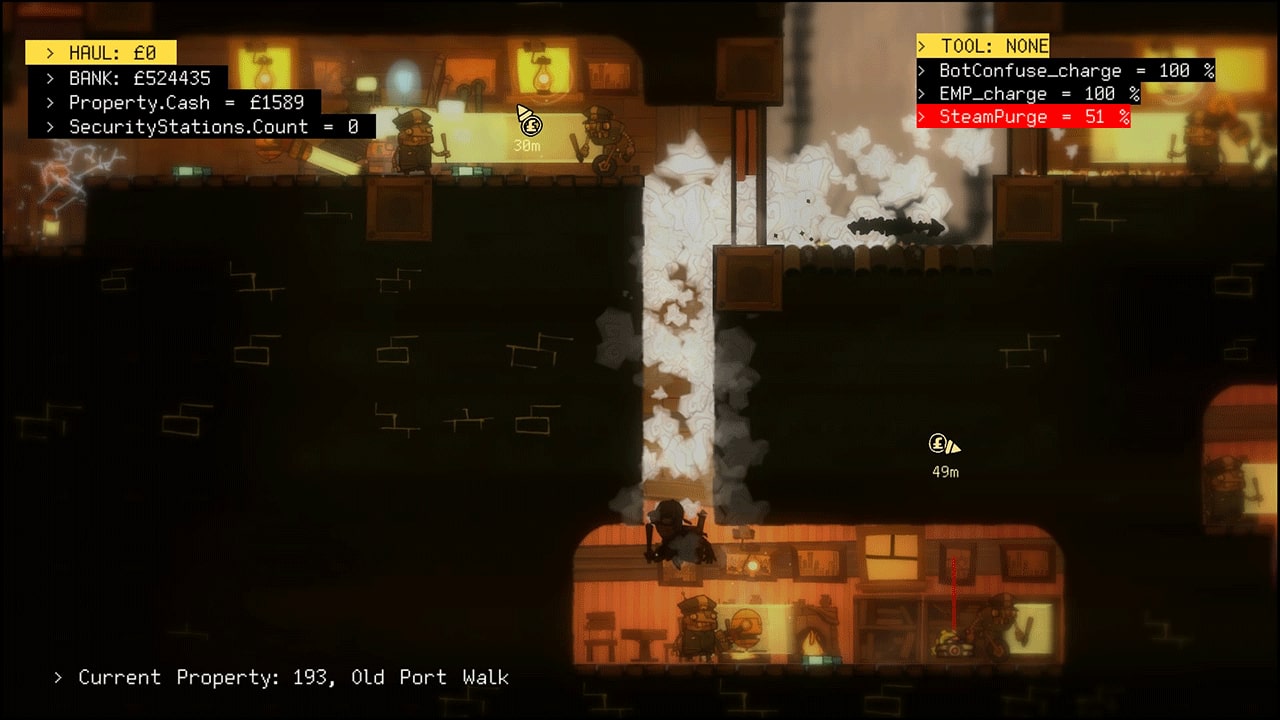
Task: Click the coin marker showing 49m distance
Action: (938, 442)
